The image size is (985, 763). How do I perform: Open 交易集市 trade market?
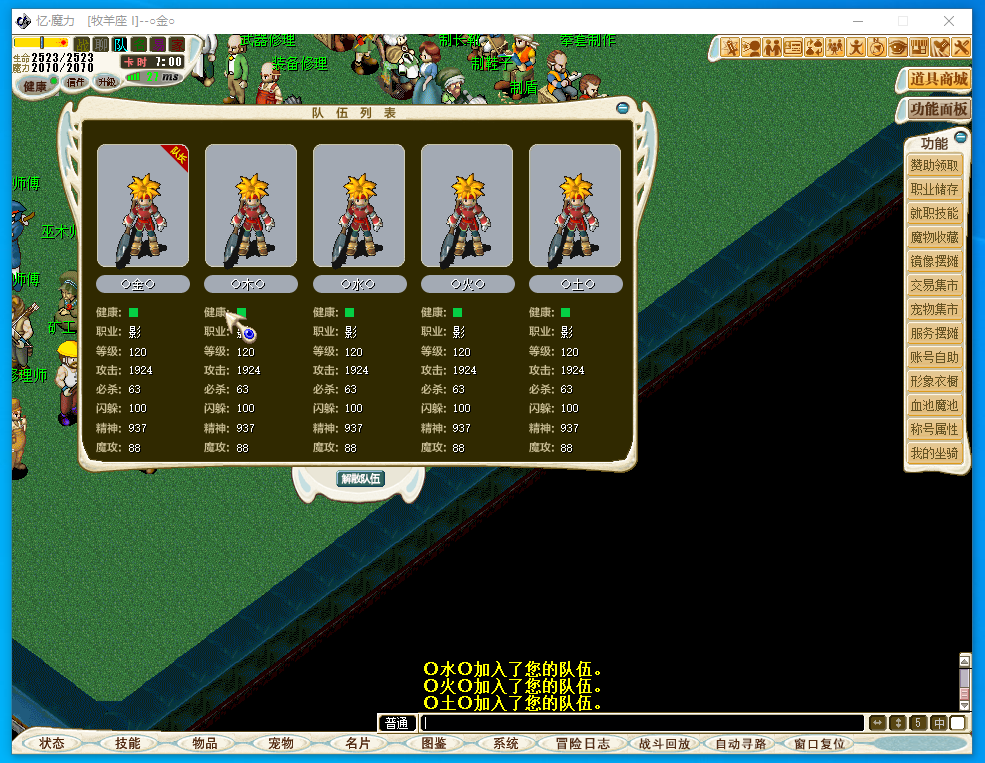pyautogui.click(x=934, y=285)
